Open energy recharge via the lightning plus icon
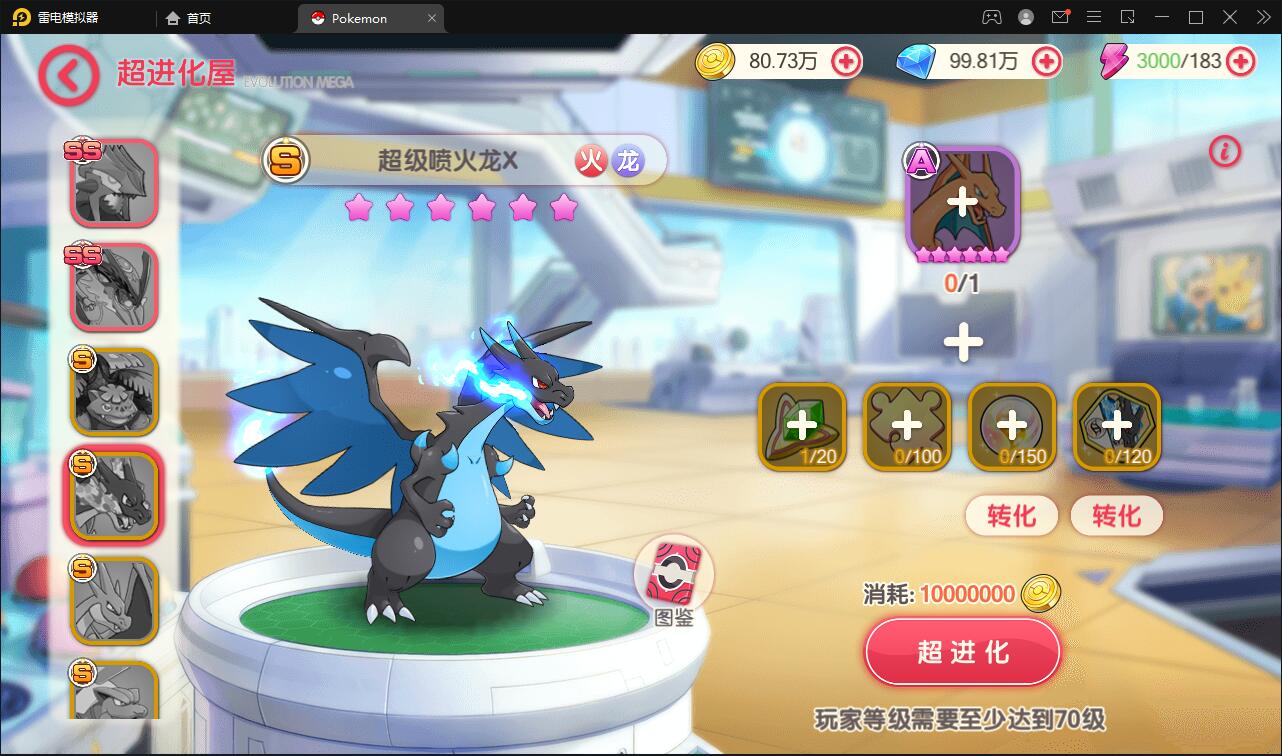 [1240, 62]
